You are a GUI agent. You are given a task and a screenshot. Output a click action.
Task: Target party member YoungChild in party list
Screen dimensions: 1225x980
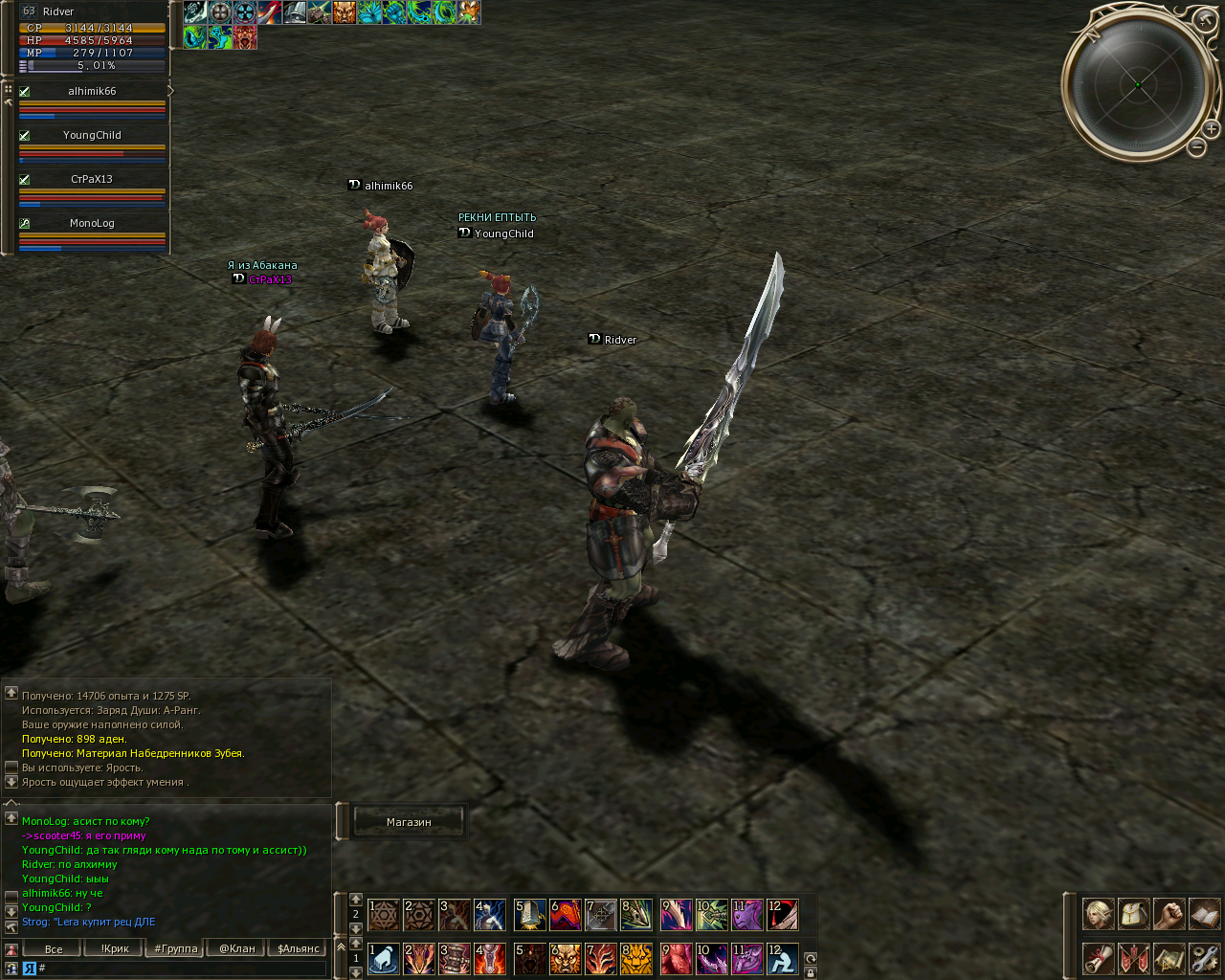coord(92,136)
